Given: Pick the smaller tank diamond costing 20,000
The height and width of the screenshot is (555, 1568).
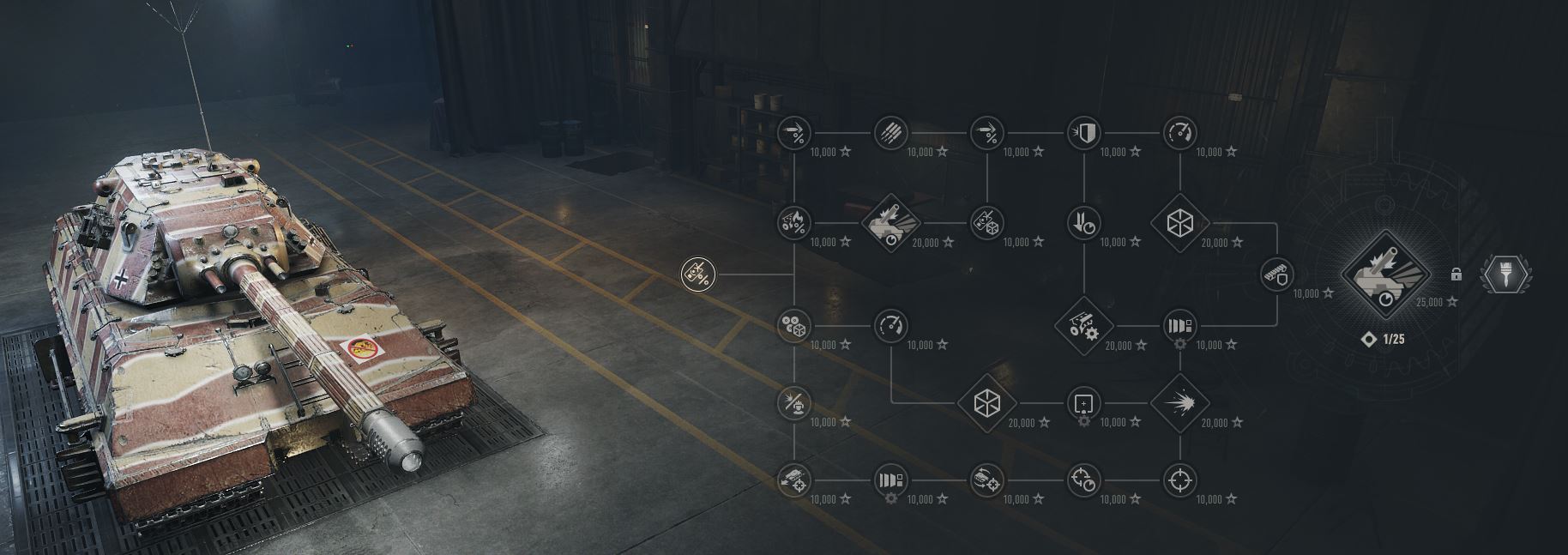Looking at the screenshot, I should click(x=890, y=224).
